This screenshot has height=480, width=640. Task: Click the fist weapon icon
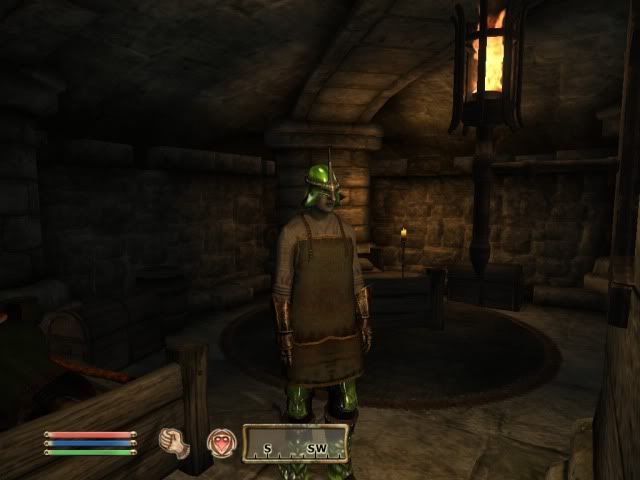click(175, 441)
